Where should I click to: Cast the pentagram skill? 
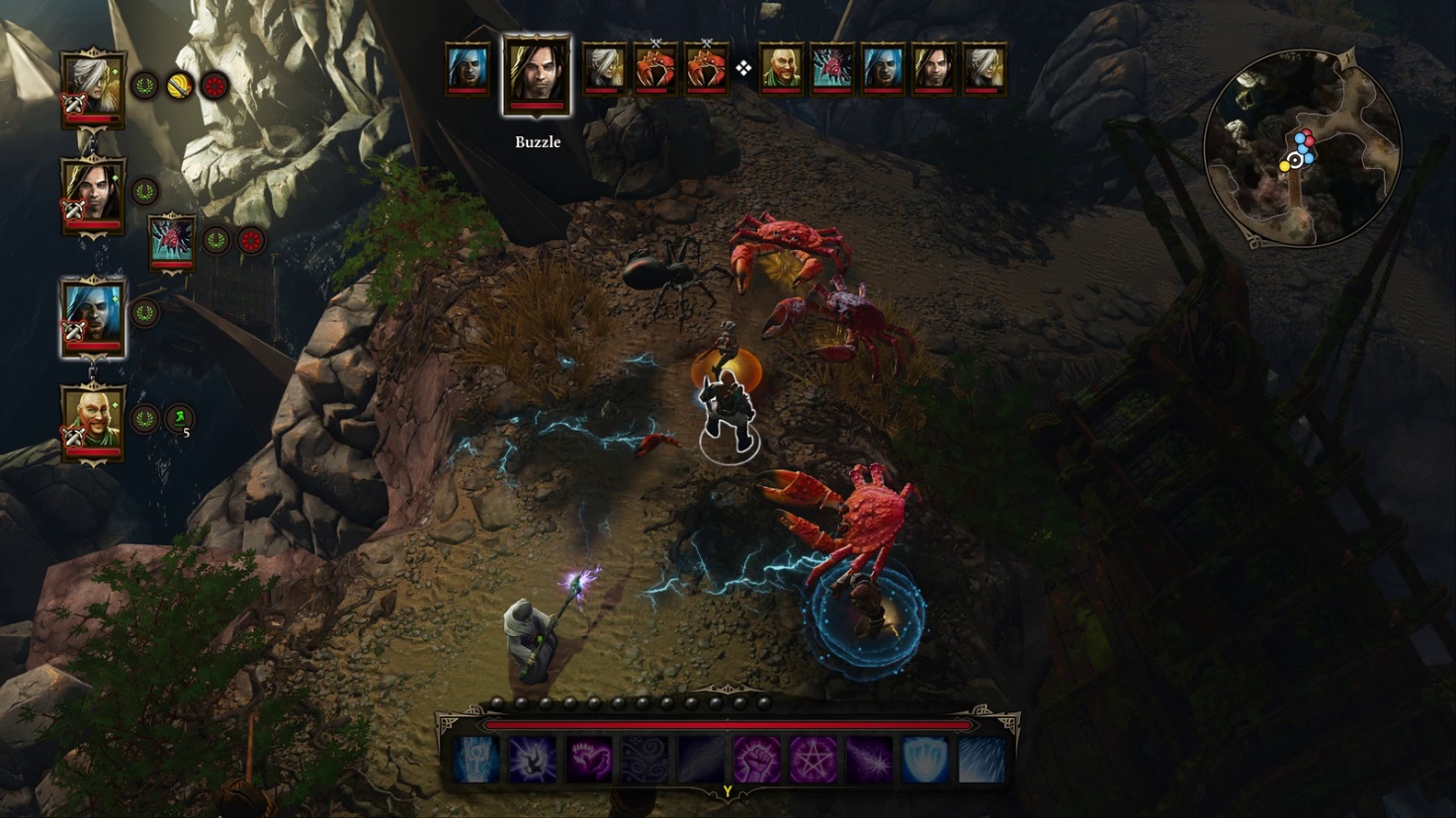[814, 760]
